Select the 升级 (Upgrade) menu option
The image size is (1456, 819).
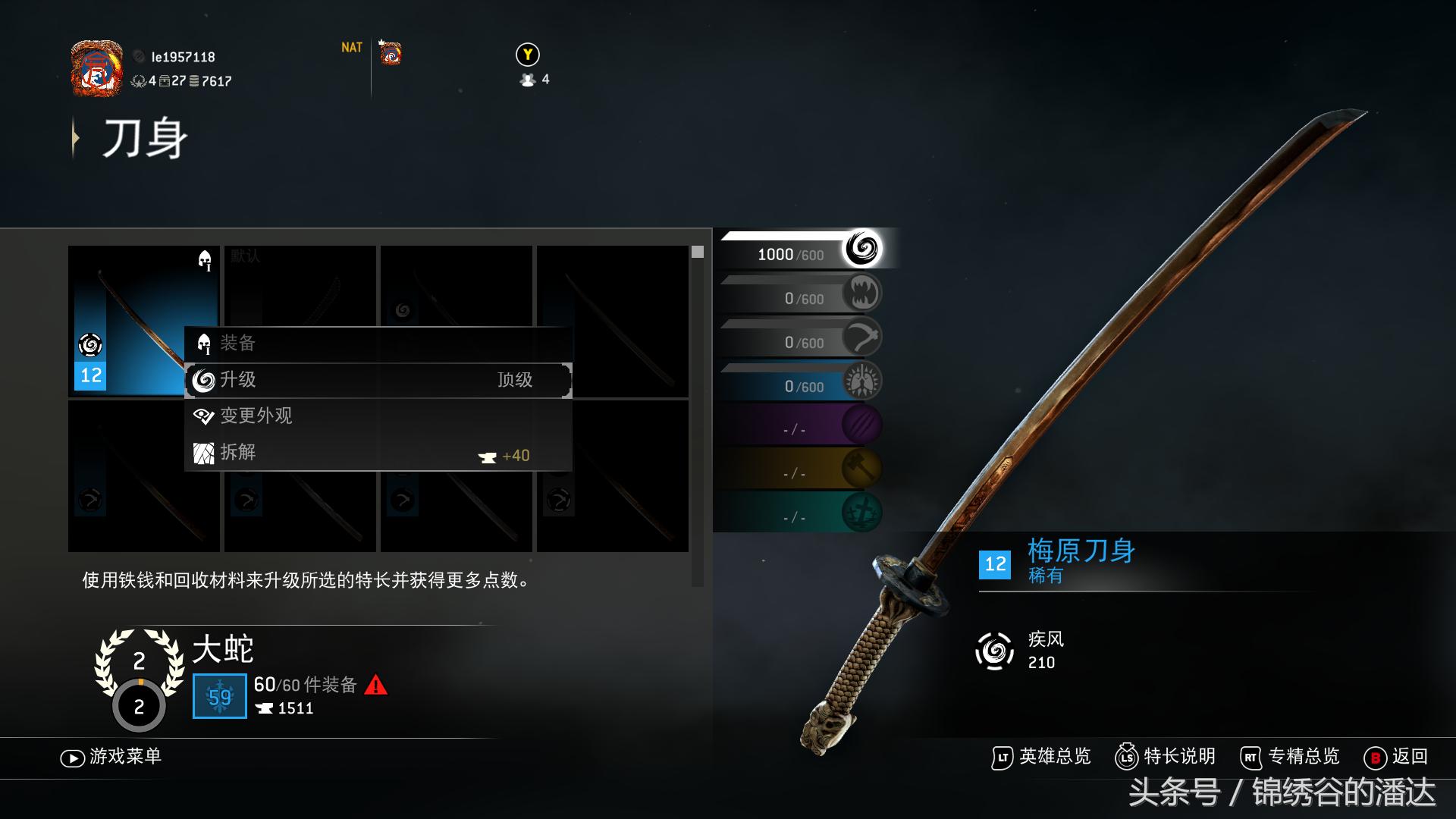pos(378,380)
